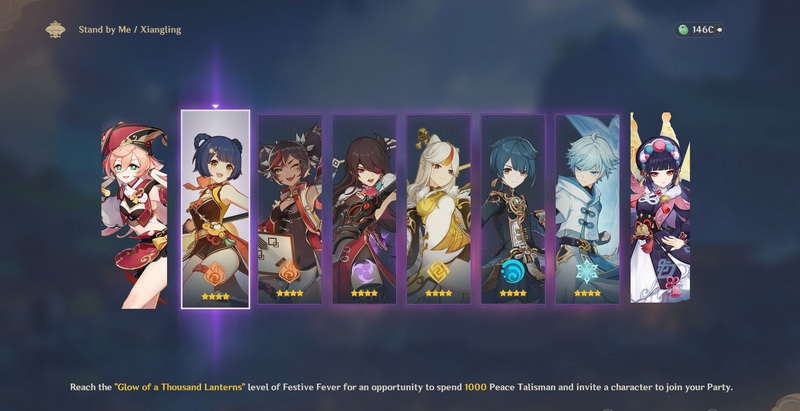Select the Xiangling character card
Image resolution: width=800 pixels, height=411 pixels.
[x=215, y=208]
